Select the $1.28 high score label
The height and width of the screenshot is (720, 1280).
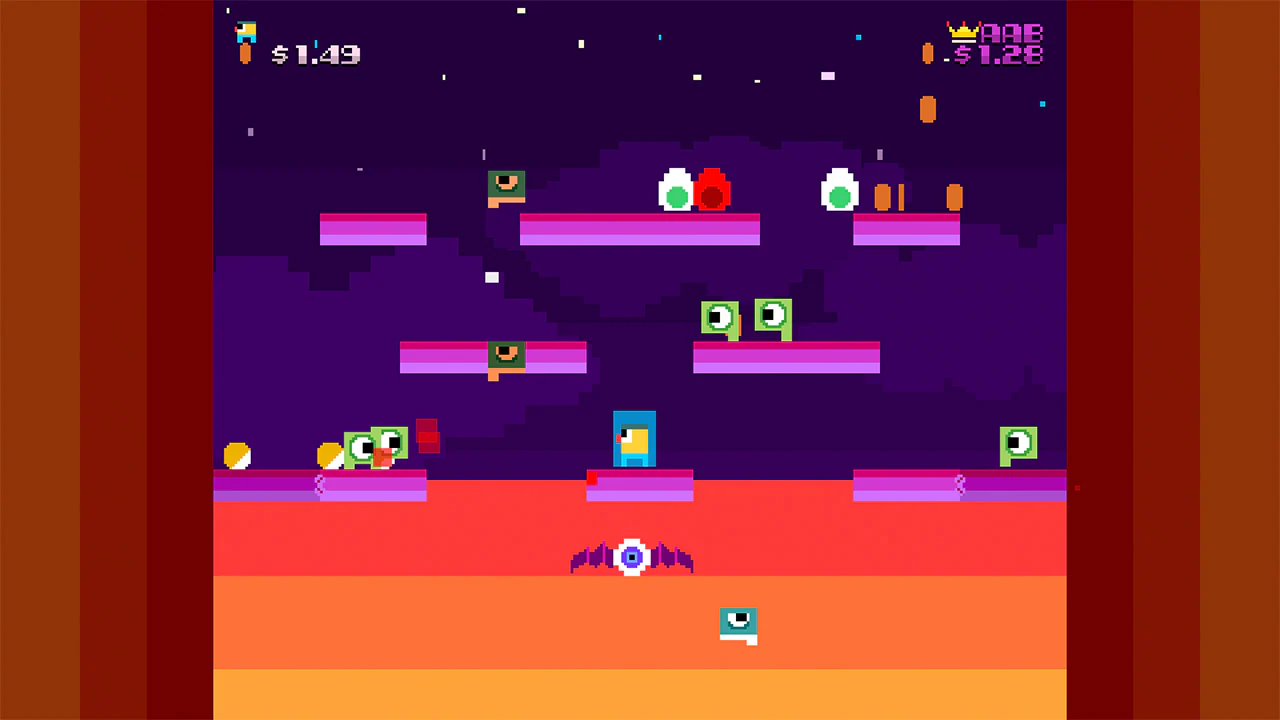coord(1005,57)
